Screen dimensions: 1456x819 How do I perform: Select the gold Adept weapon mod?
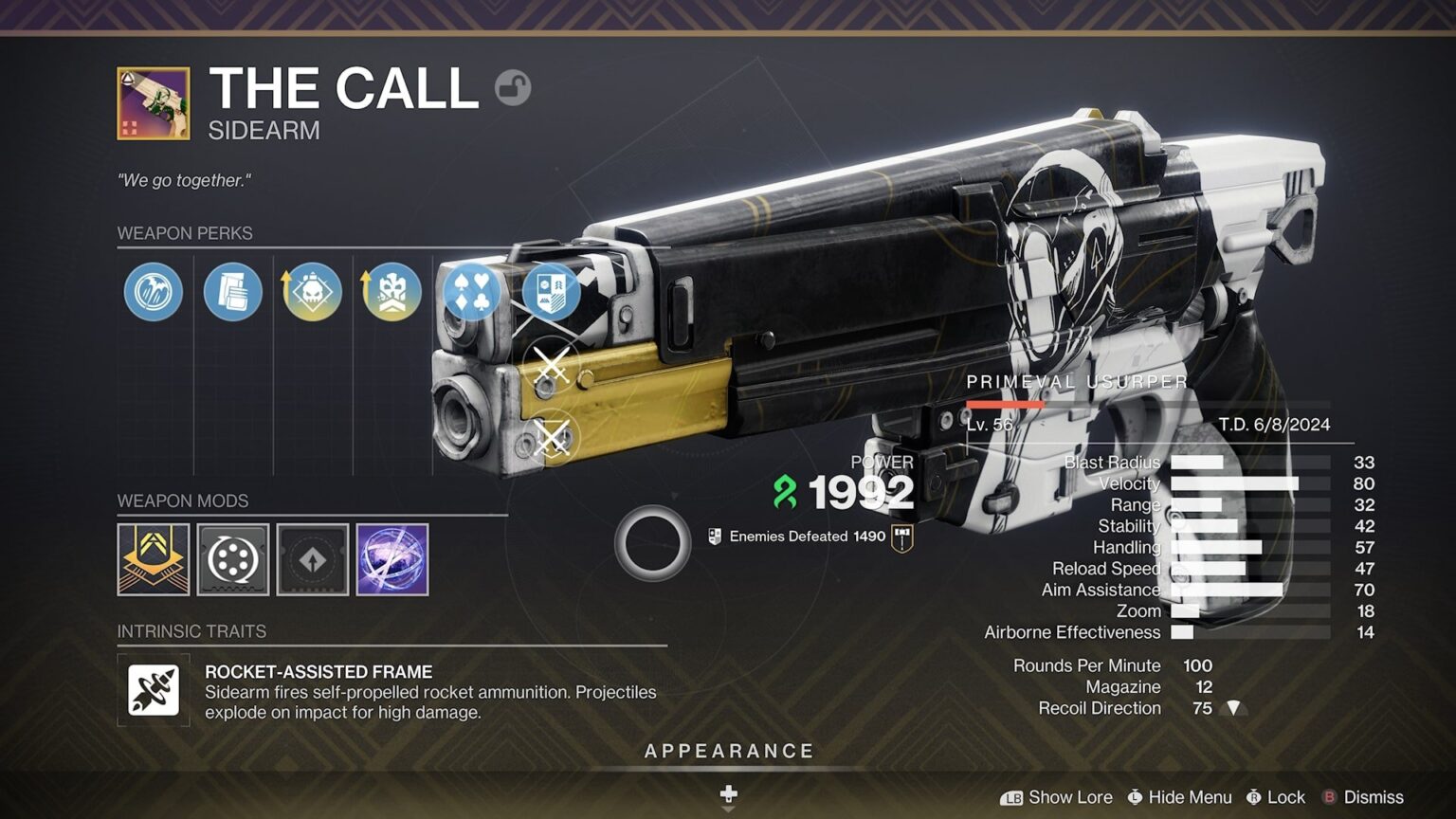click(154, 560)
